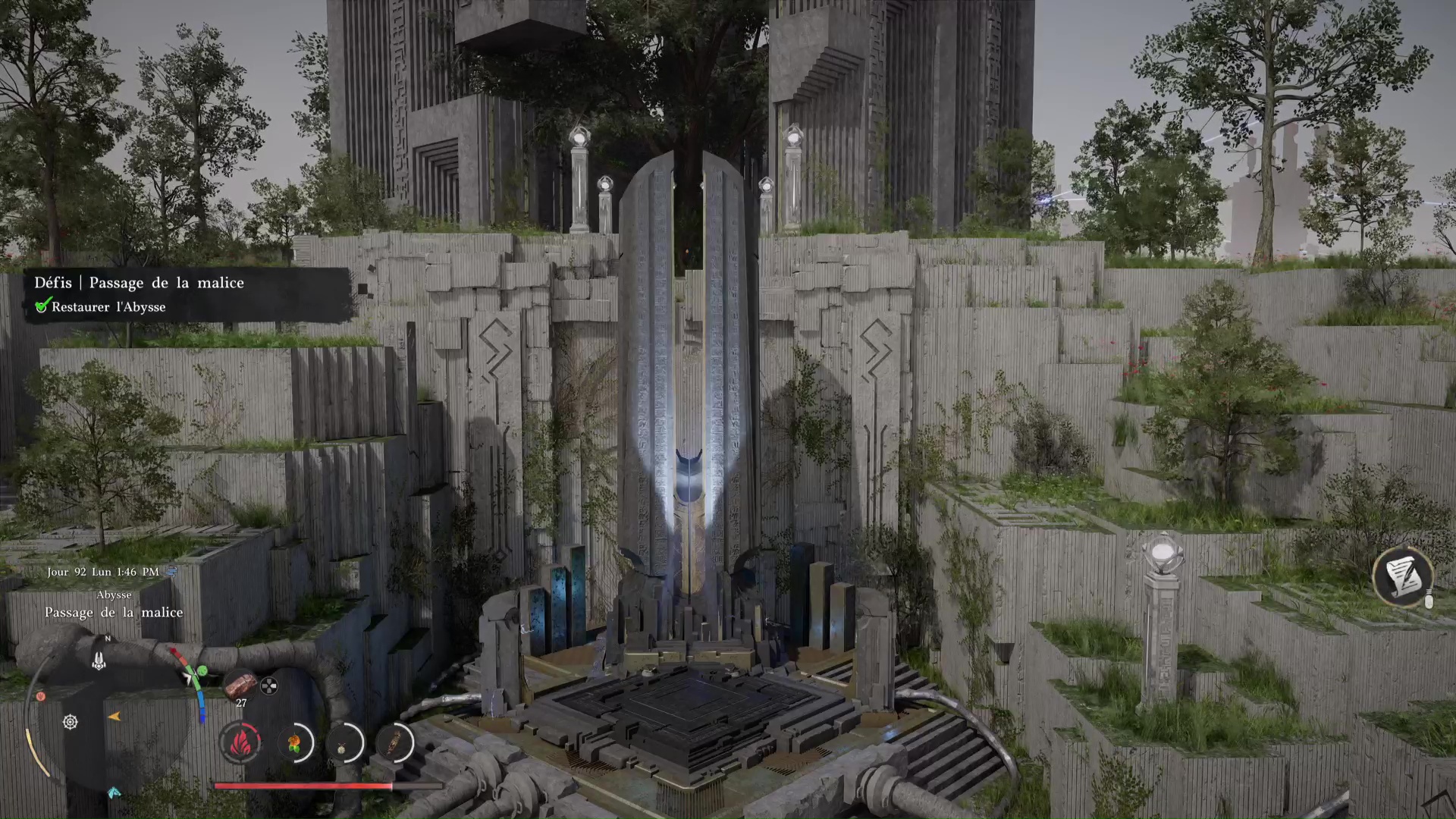Screen dimensions: 1456x819
Task: Select the raw meat item slot
Action: 239,684
